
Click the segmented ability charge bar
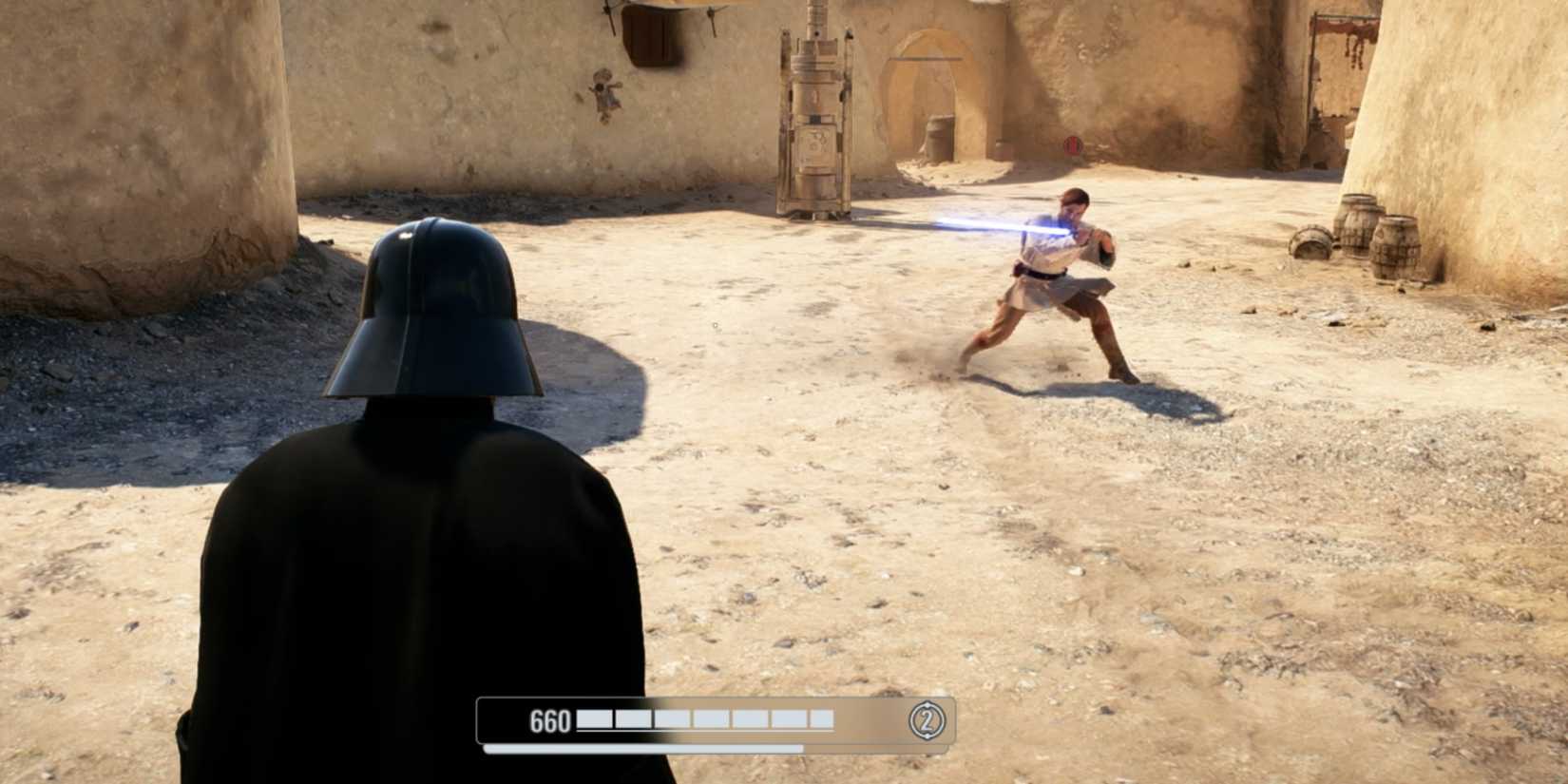(x=703, y=720)
